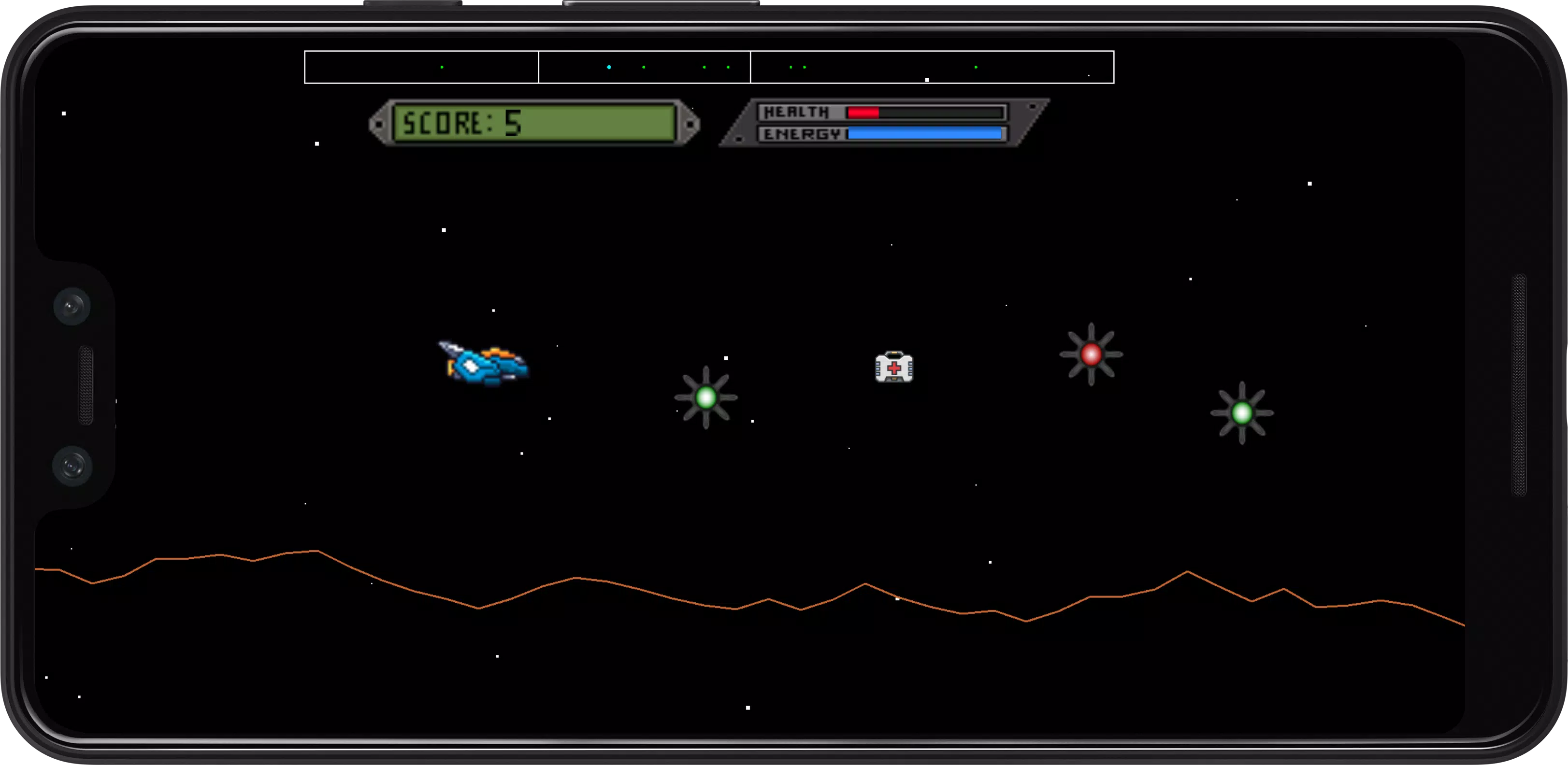Click the HEALTH label plate
Screen dimensions: 1568x765
pos(797,112)
